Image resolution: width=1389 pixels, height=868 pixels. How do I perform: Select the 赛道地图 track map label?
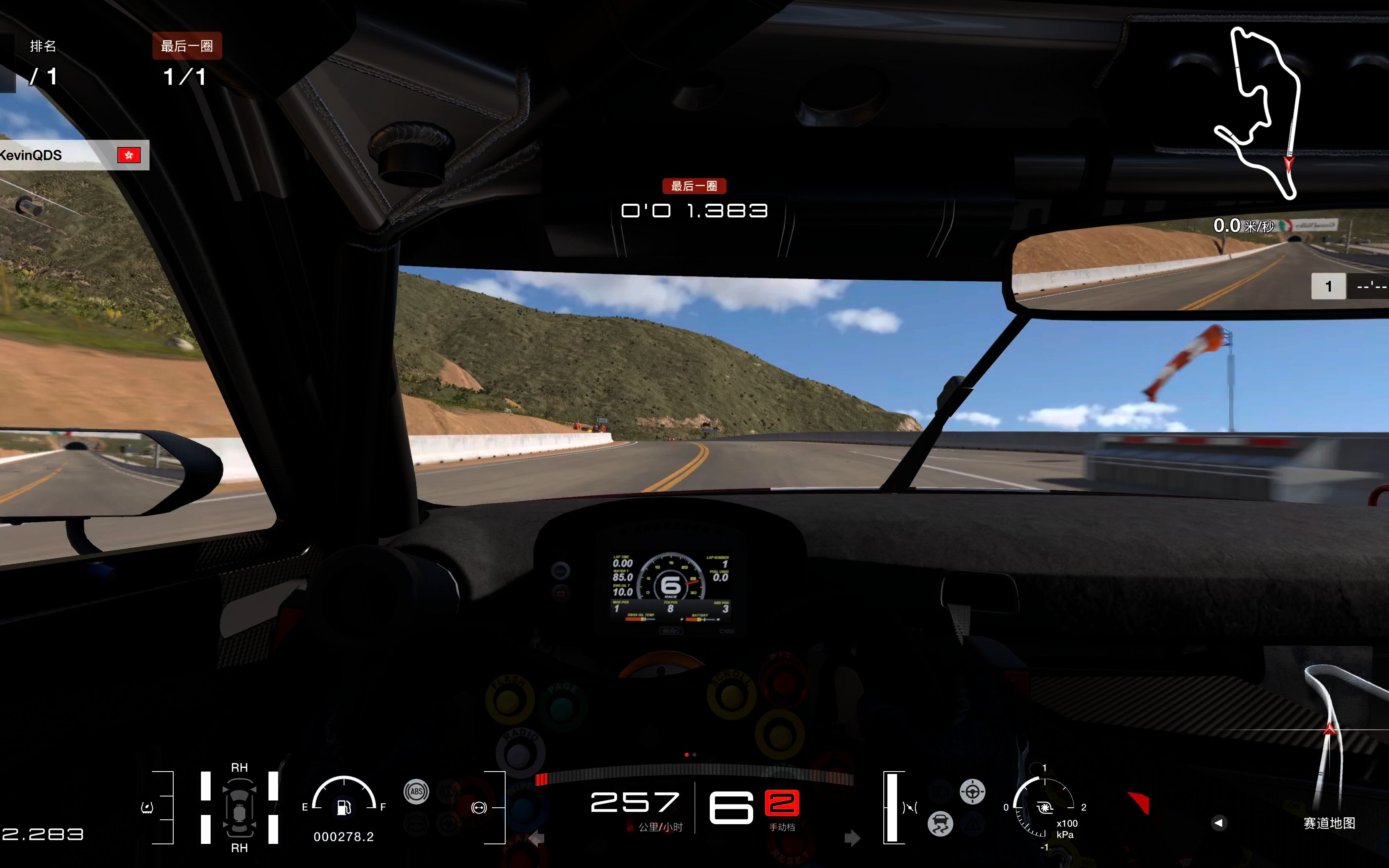1329,823
